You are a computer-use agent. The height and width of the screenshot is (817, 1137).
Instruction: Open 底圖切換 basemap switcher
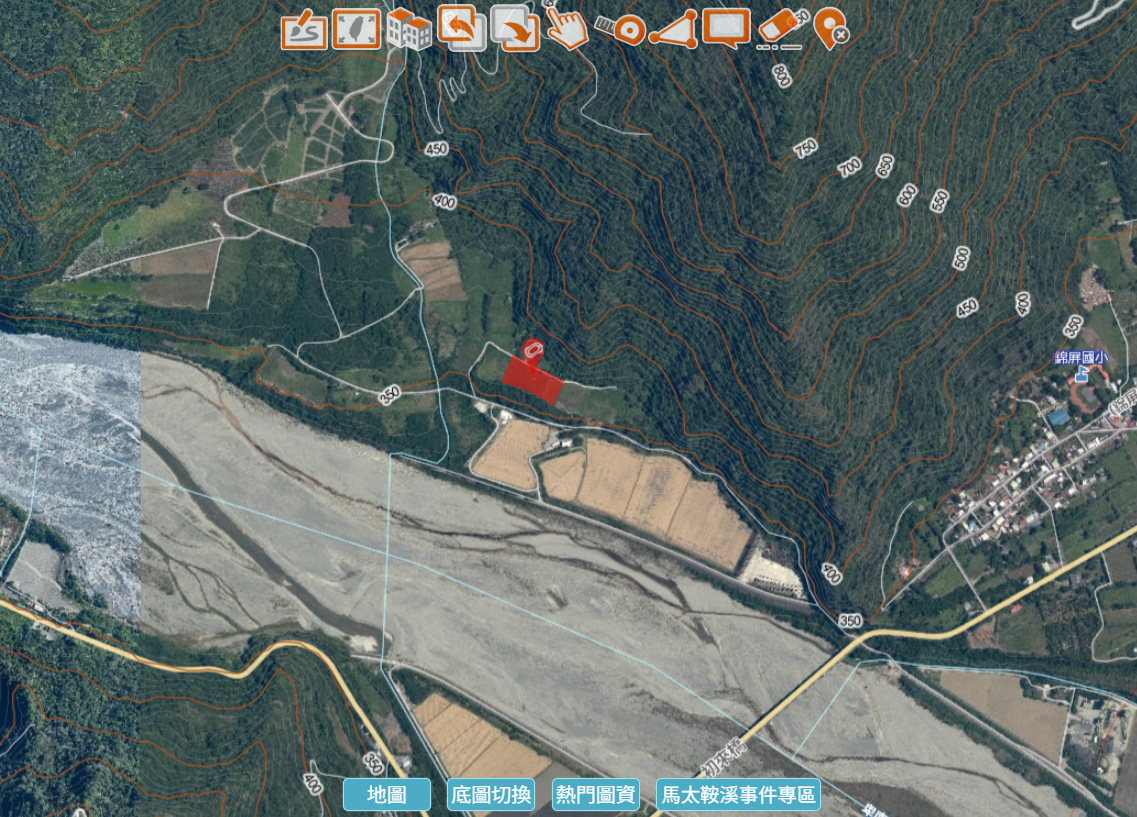point(491,795)
